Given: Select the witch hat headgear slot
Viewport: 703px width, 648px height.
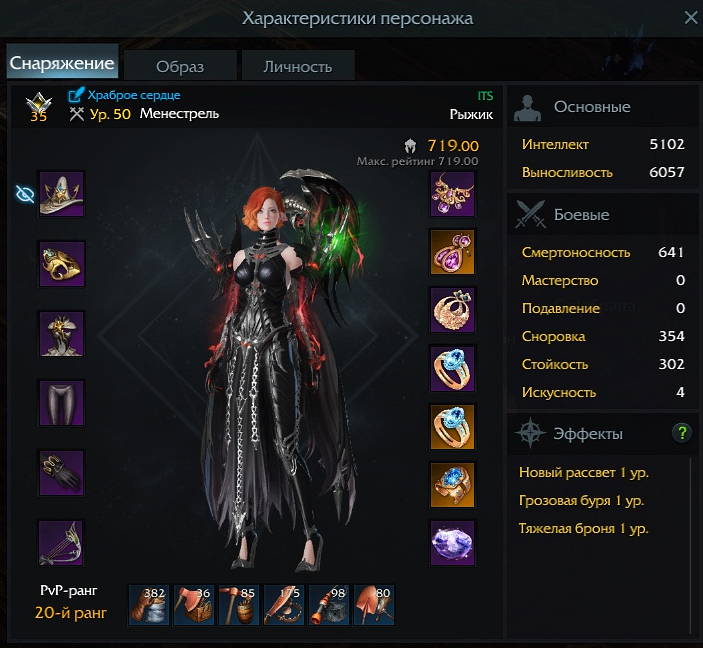Looking at the screenshot, I should coord(61,194).
